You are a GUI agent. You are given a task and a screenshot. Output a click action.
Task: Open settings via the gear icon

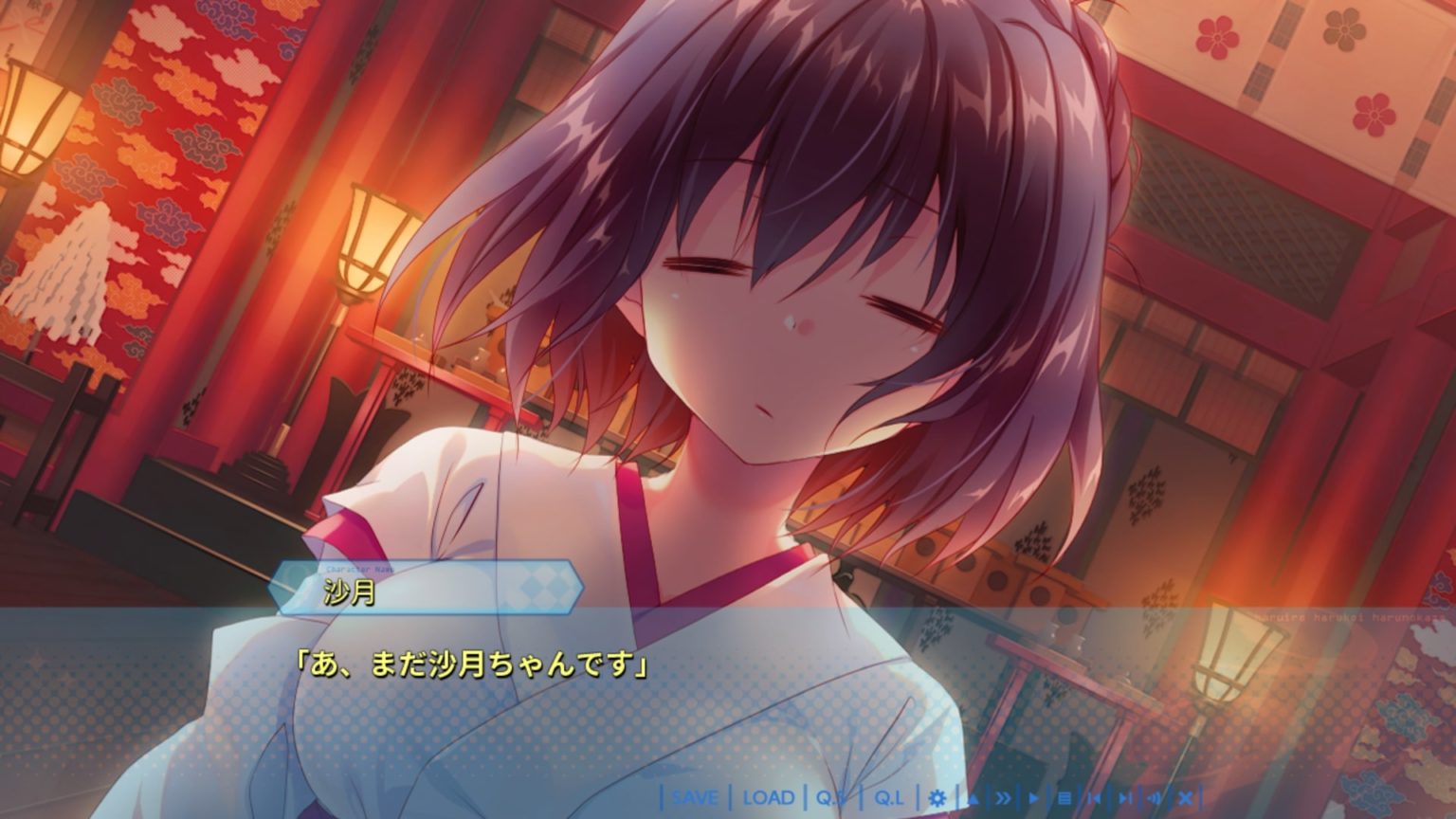[x=937, y=797]
